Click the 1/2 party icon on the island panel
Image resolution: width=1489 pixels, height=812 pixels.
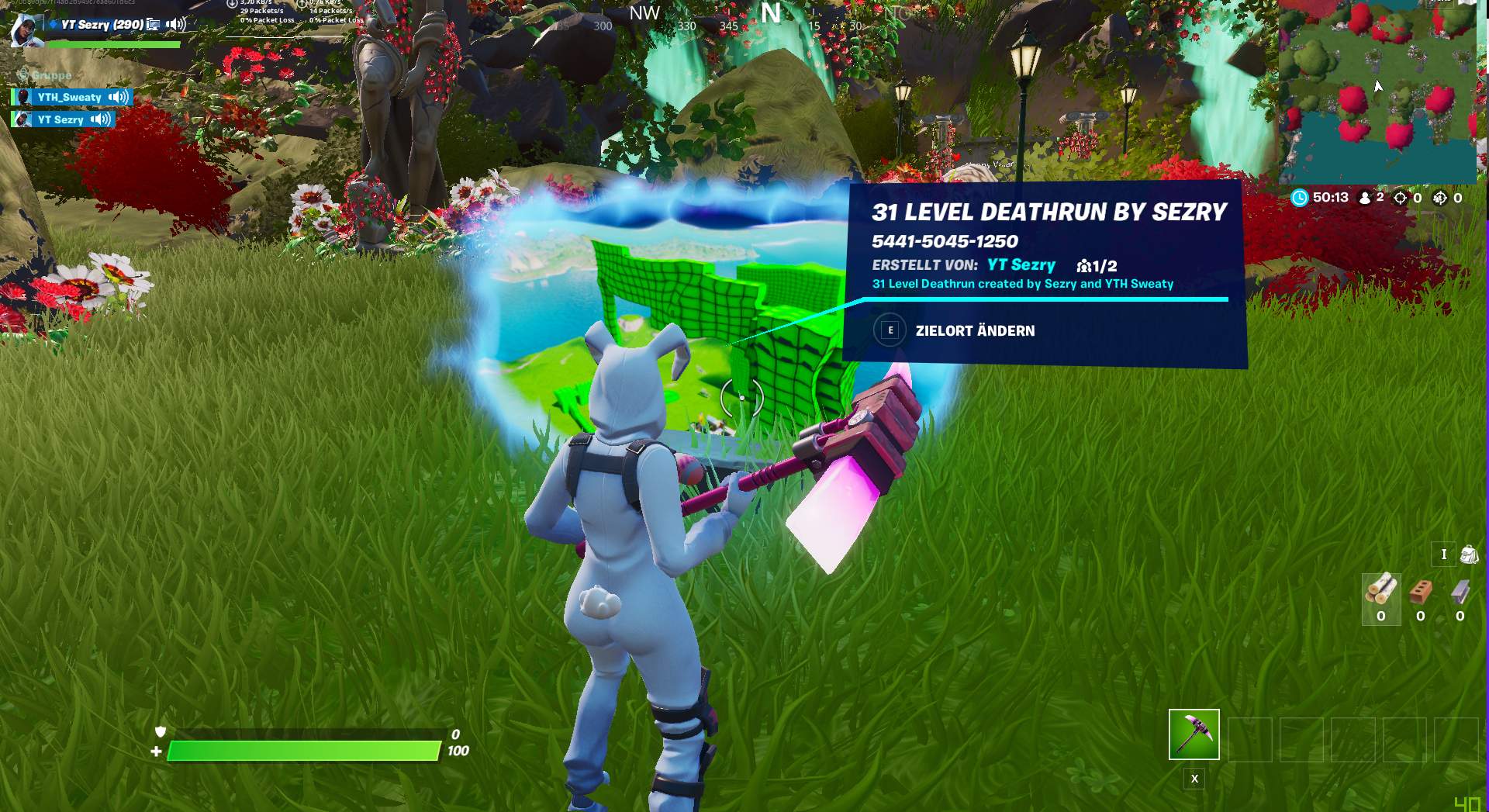1085,265
